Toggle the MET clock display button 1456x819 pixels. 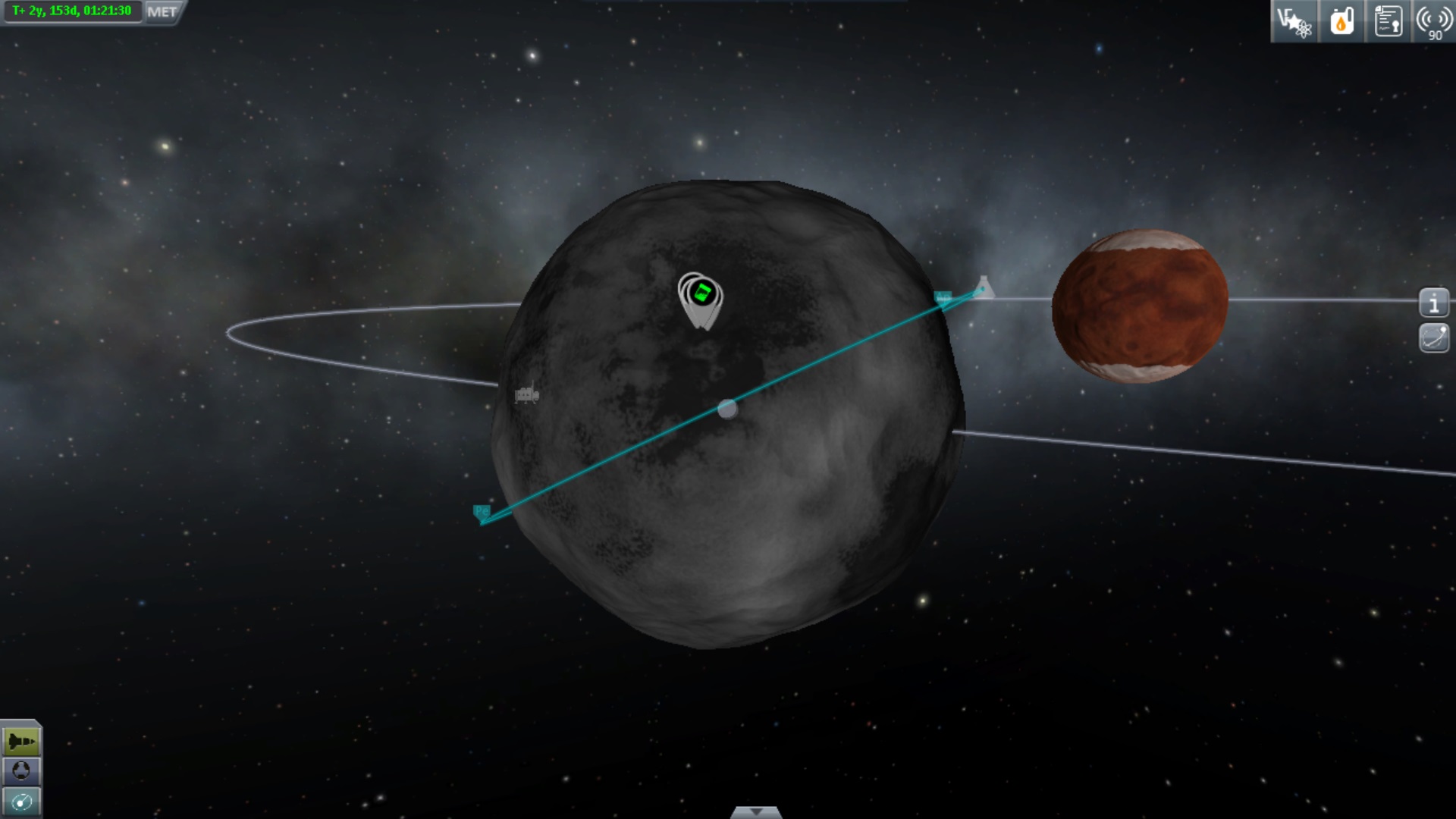coord(162,12)
